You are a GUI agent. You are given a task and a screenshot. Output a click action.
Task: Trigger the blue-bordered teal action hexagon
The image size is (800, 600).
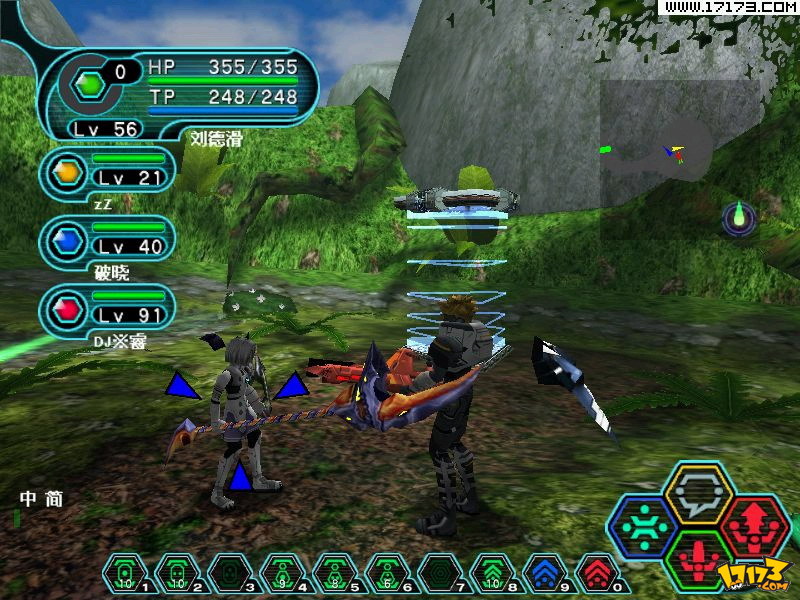pyautogui.click(x=643, y=527)
